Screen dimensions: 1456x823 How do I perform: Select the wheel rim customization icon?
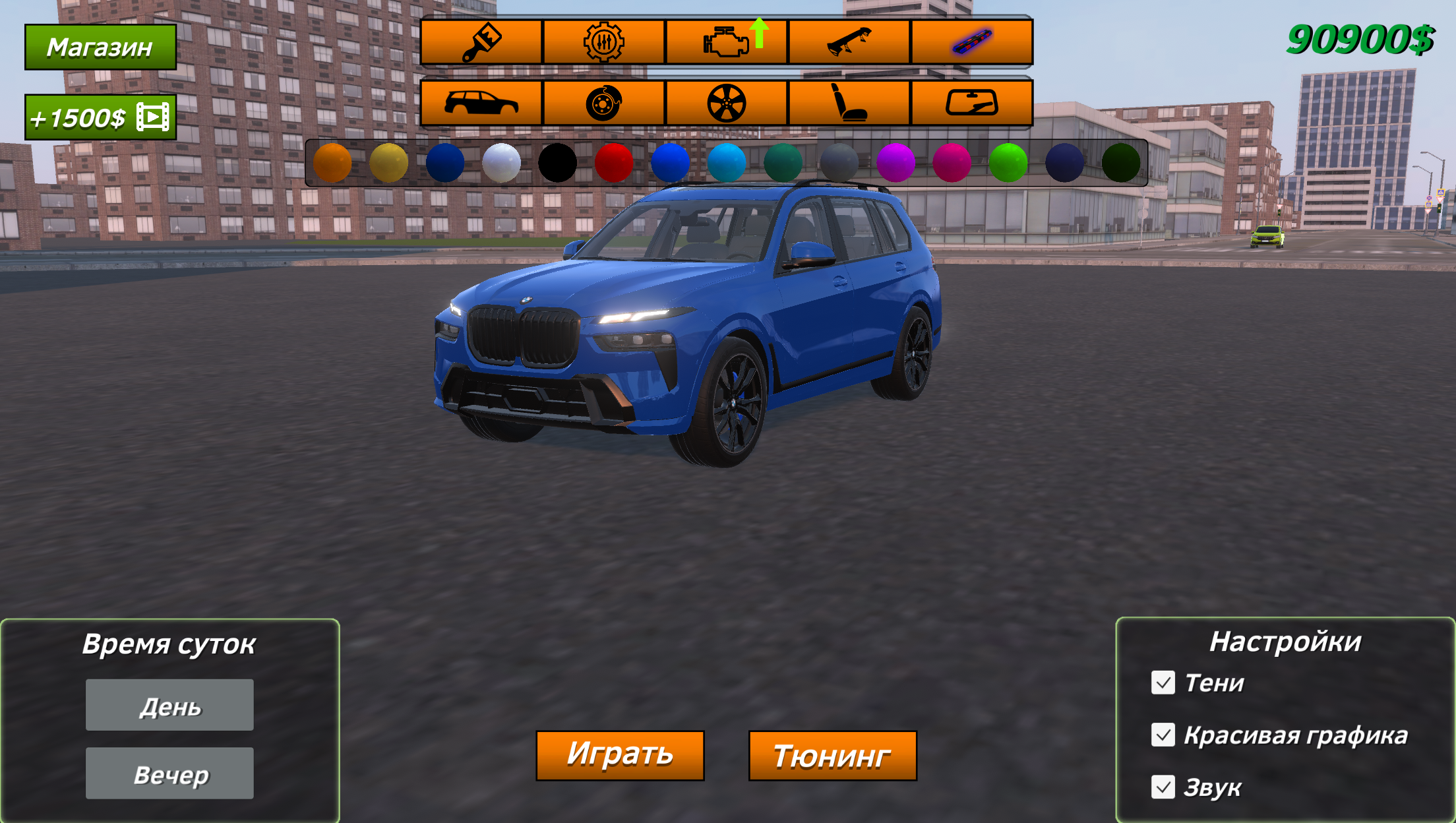(727, 104)
